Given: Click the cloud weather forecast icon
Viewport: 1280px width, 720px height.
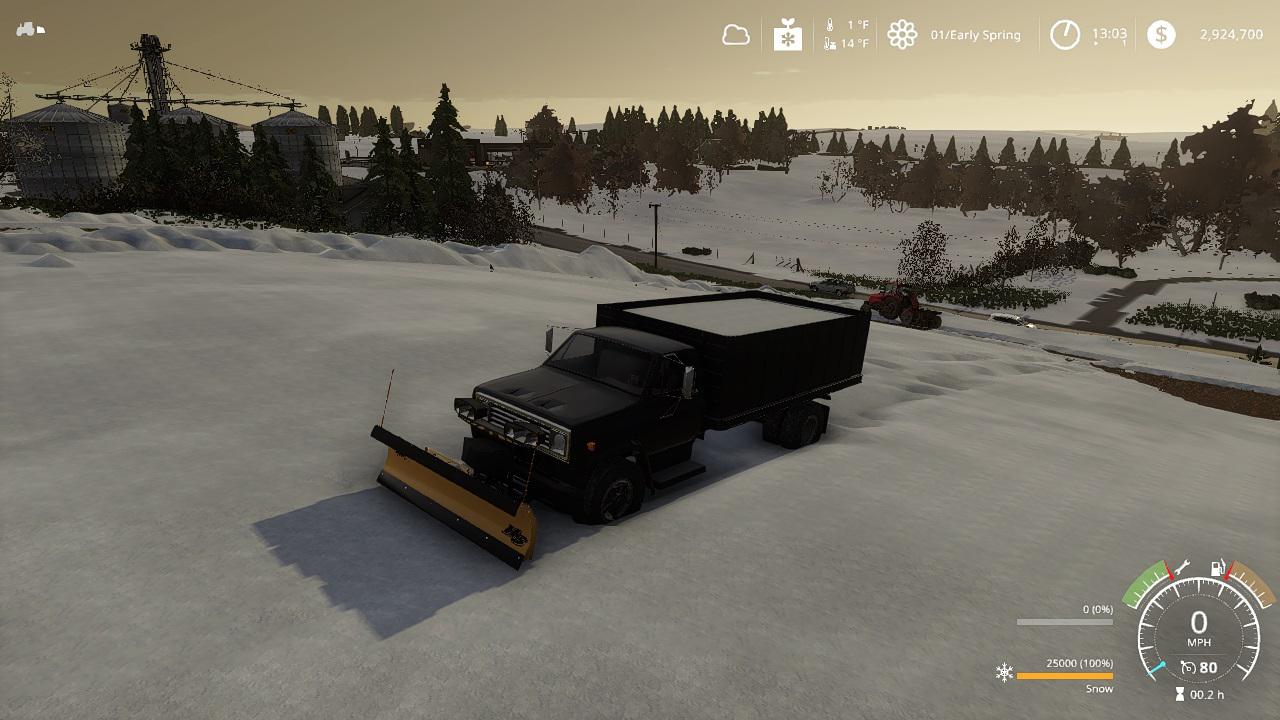Looking at the screenshot, I should (736, 35).
